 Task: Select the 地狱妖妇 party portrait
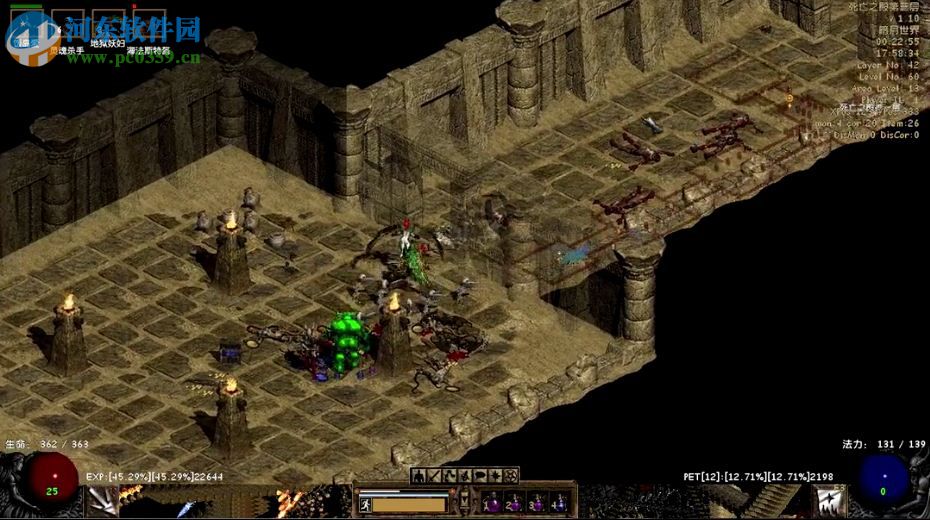108,23
